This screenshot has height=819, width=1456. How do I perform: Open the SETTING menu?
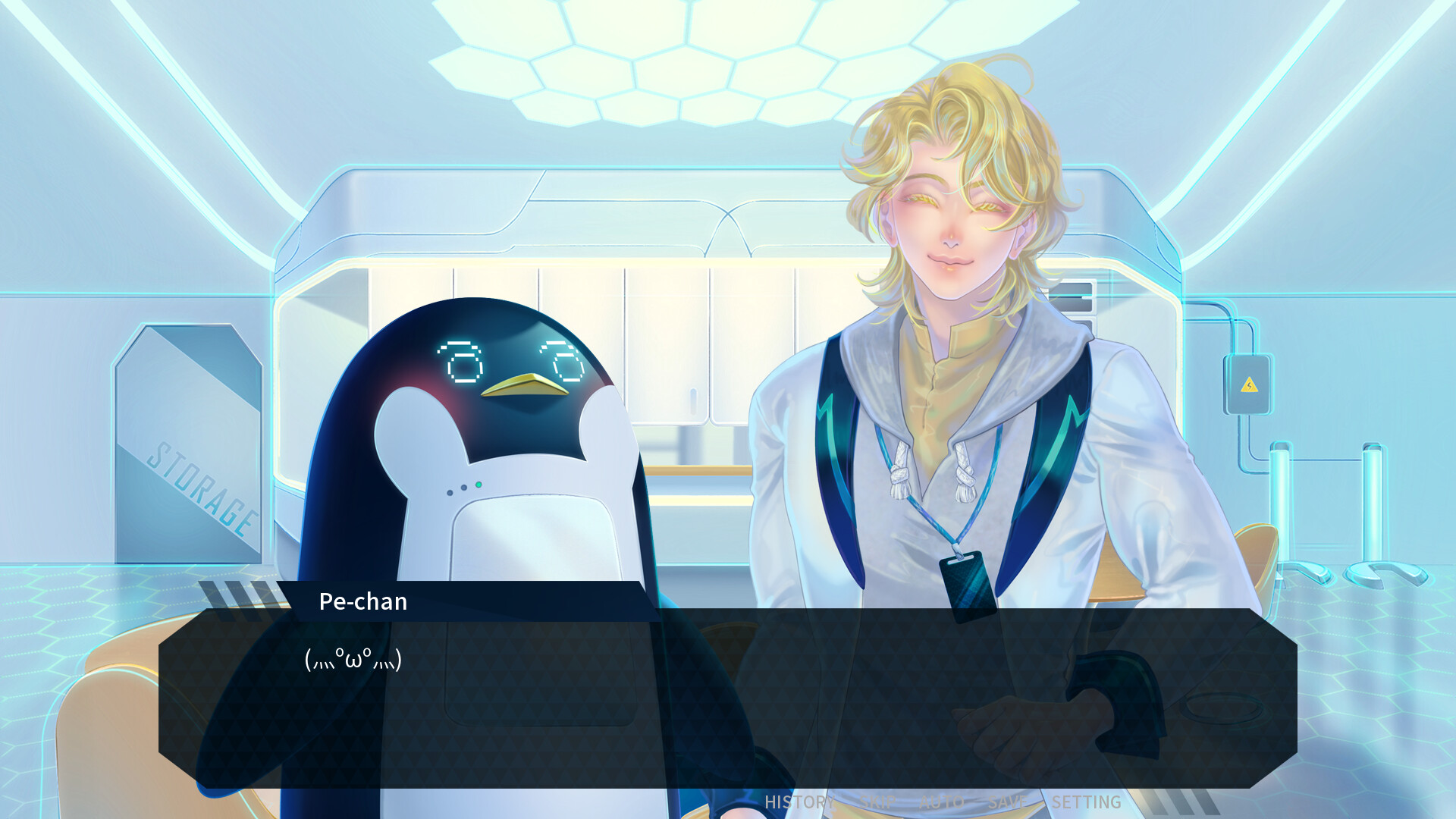1086,801
